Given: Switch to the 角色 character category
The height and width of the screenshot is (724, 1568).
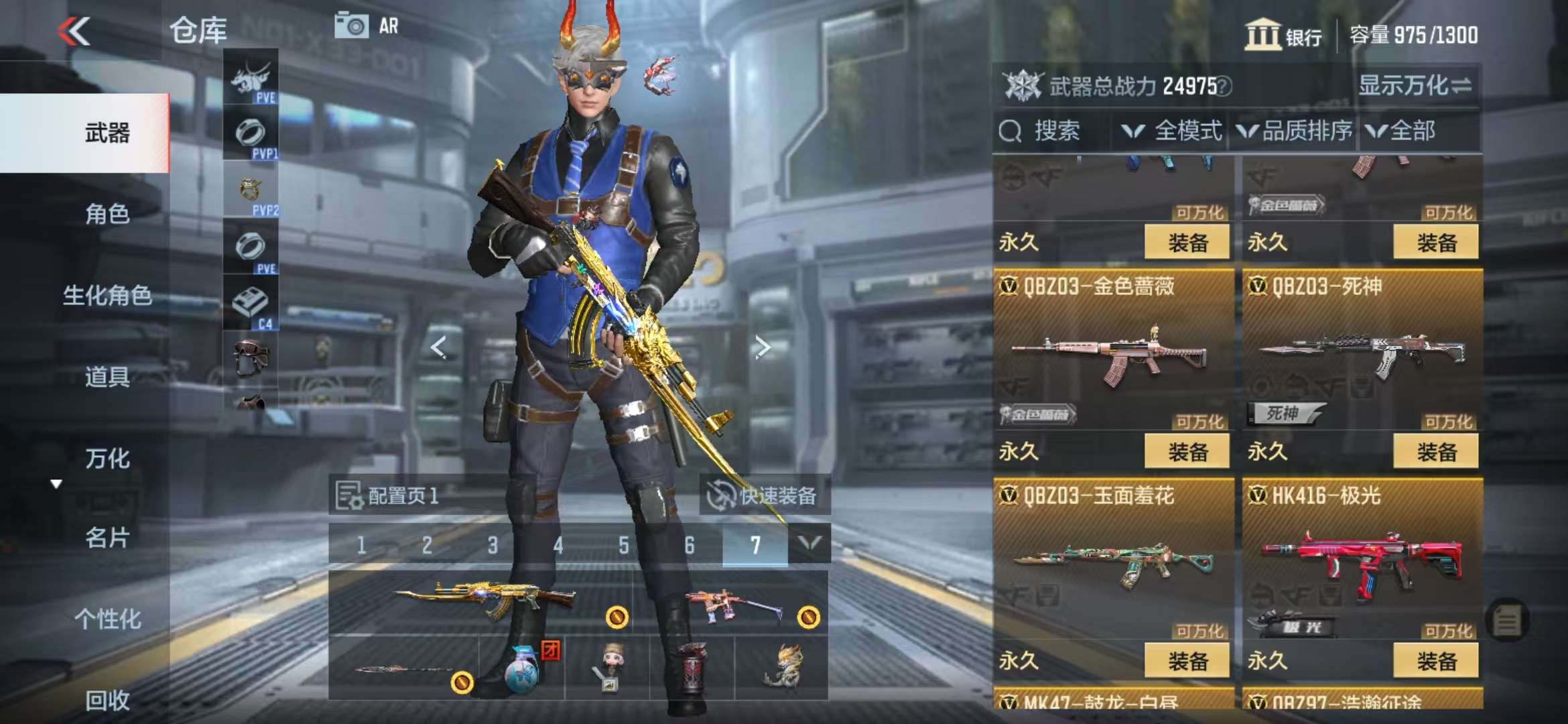Looking at the screenshot, I should 107,214.
